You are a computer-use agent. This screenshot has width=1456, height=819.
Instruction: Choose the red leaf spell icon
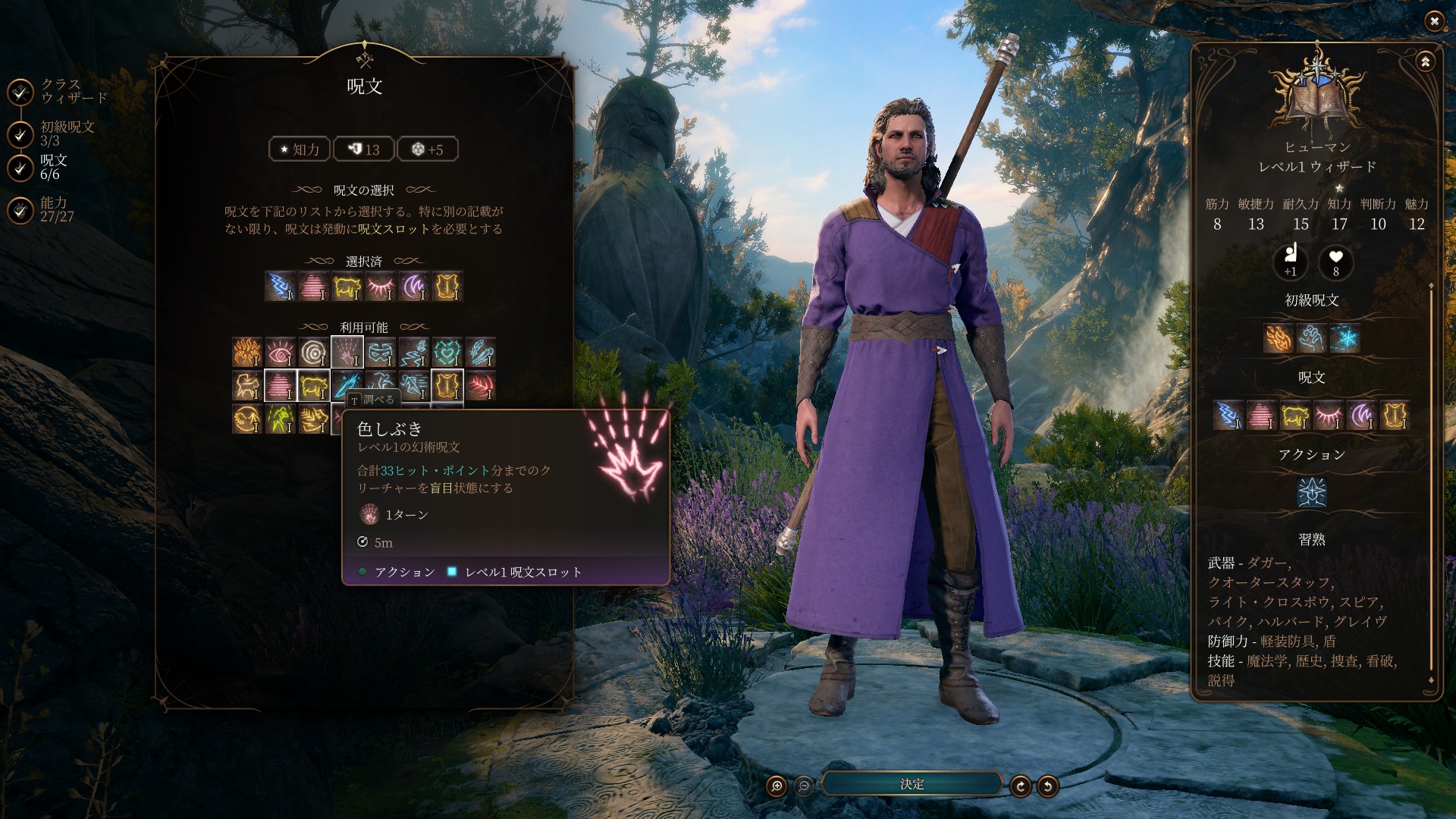coord(481,385)
